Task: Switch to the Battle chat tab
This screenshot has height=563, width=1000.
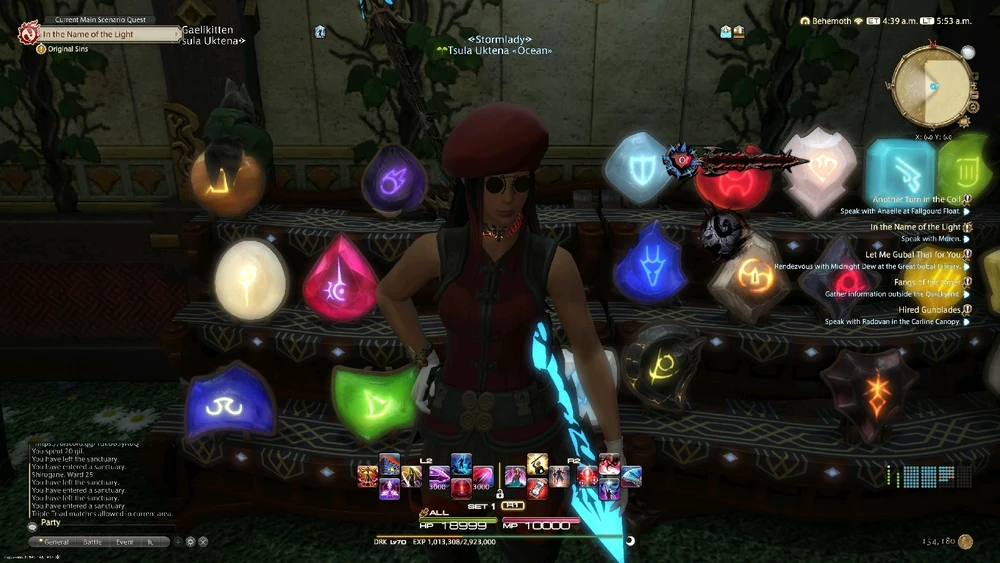Action: (93, 541)
